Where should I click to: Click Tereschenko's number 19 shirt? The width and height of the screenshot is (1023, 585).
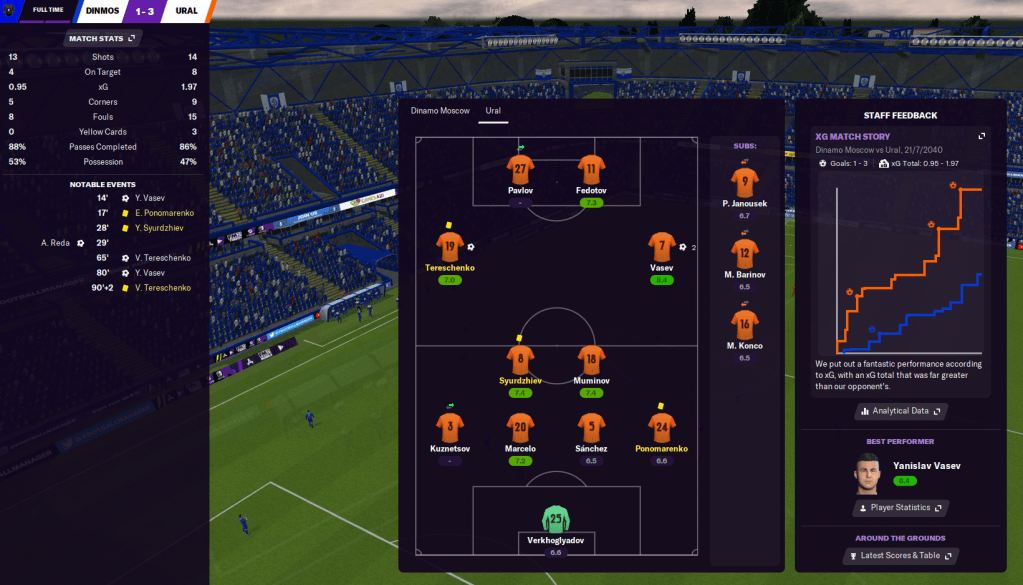click(x=450, y=247)
